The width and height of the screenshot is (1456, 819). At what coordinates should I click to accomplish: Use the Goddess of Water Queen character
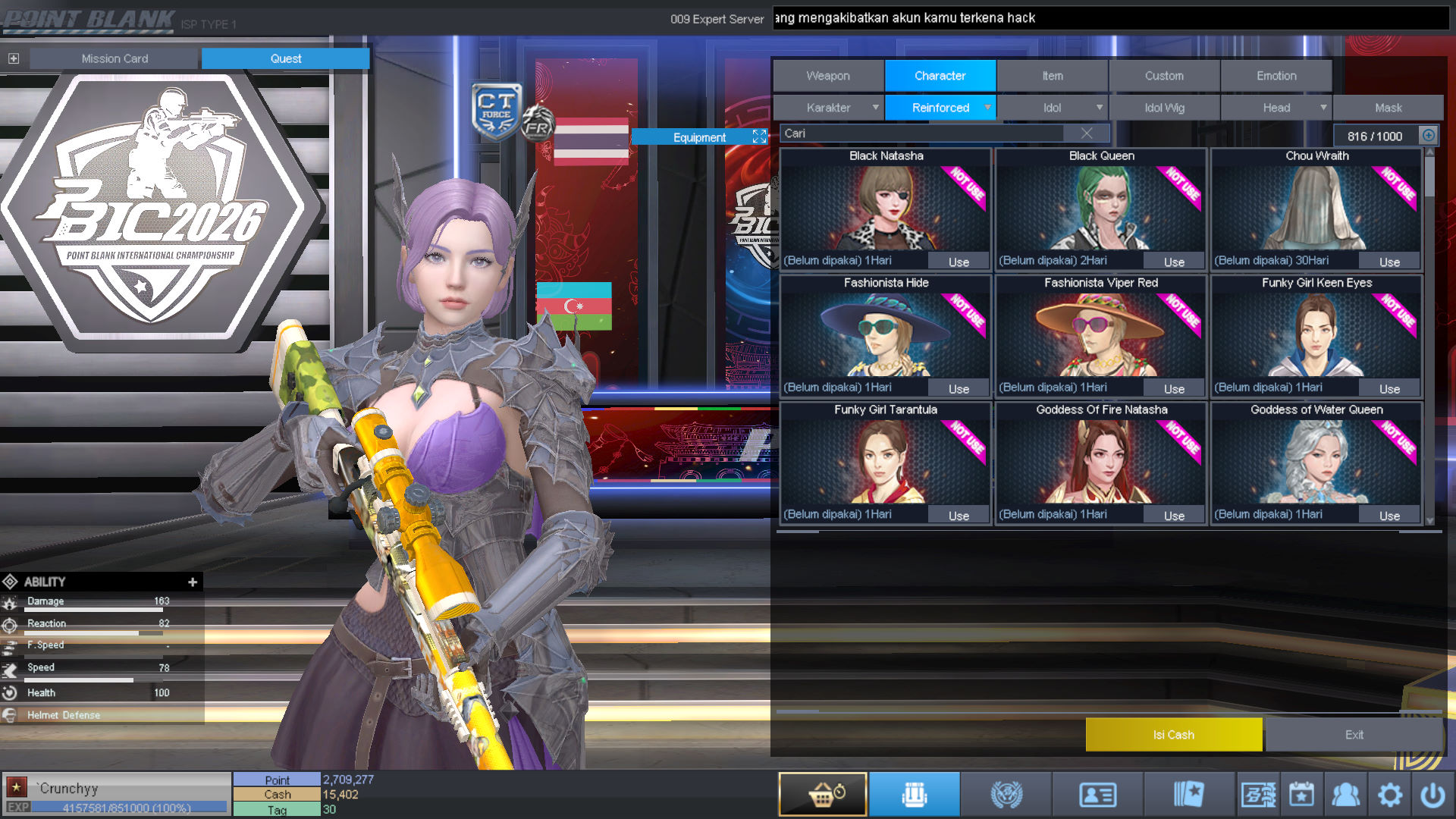(1389, 516)
